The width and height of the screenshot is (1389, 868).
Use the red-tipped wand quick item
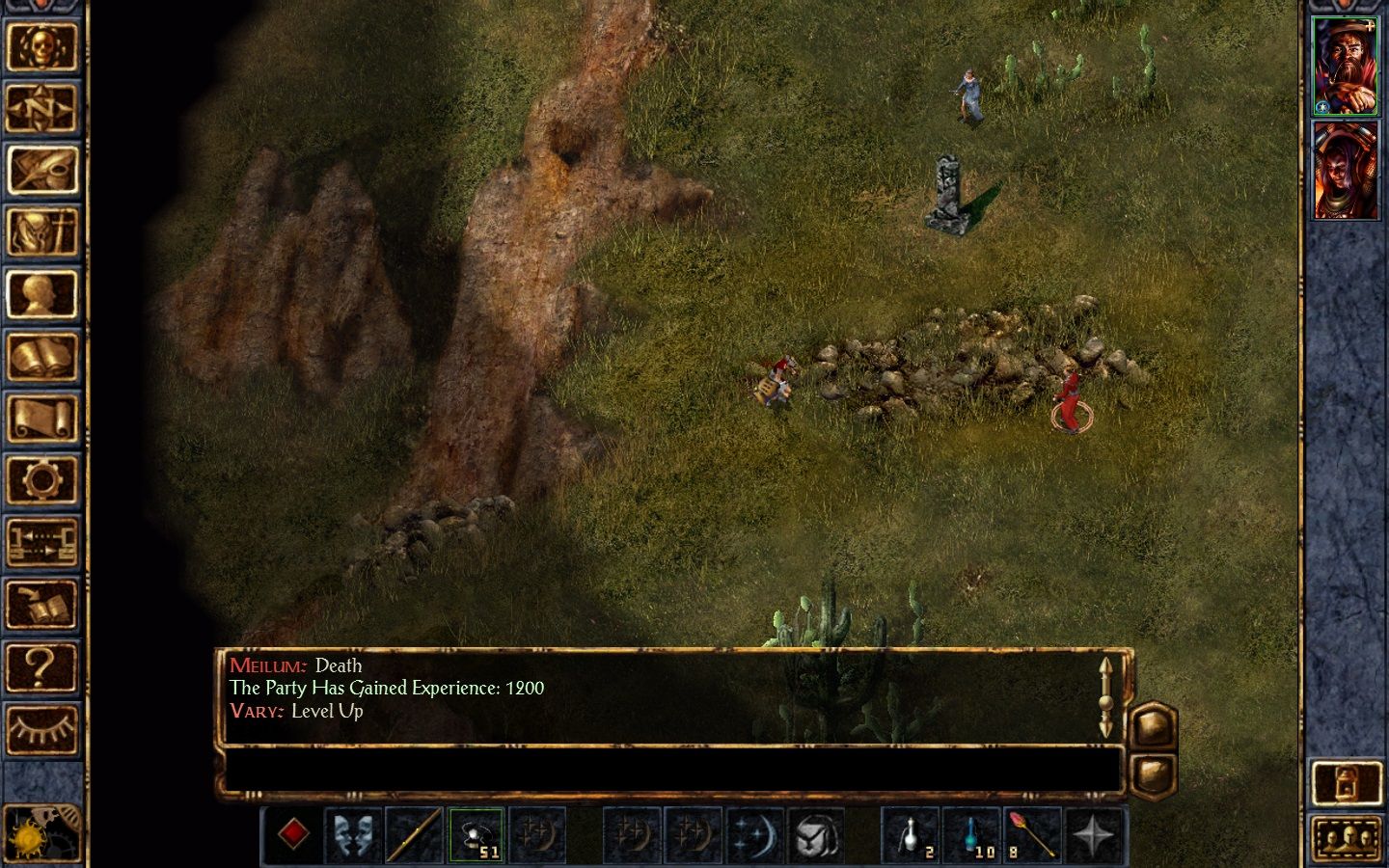coord(1032,834)
